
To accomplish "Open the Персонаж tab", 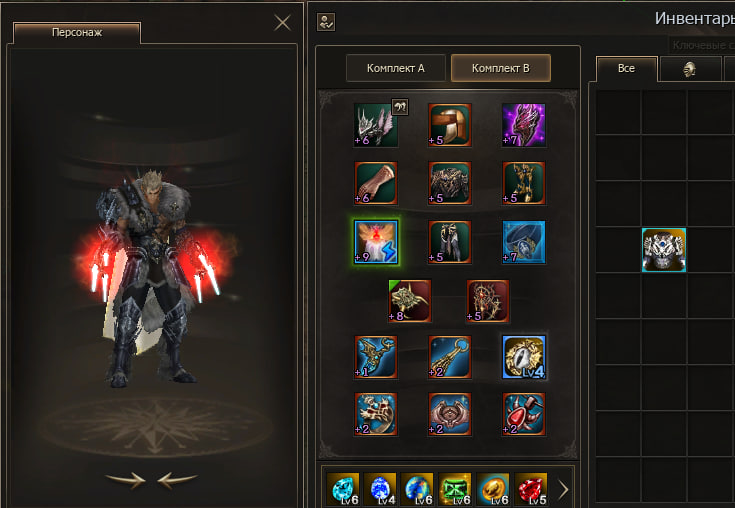I will [x=77, y=32].
